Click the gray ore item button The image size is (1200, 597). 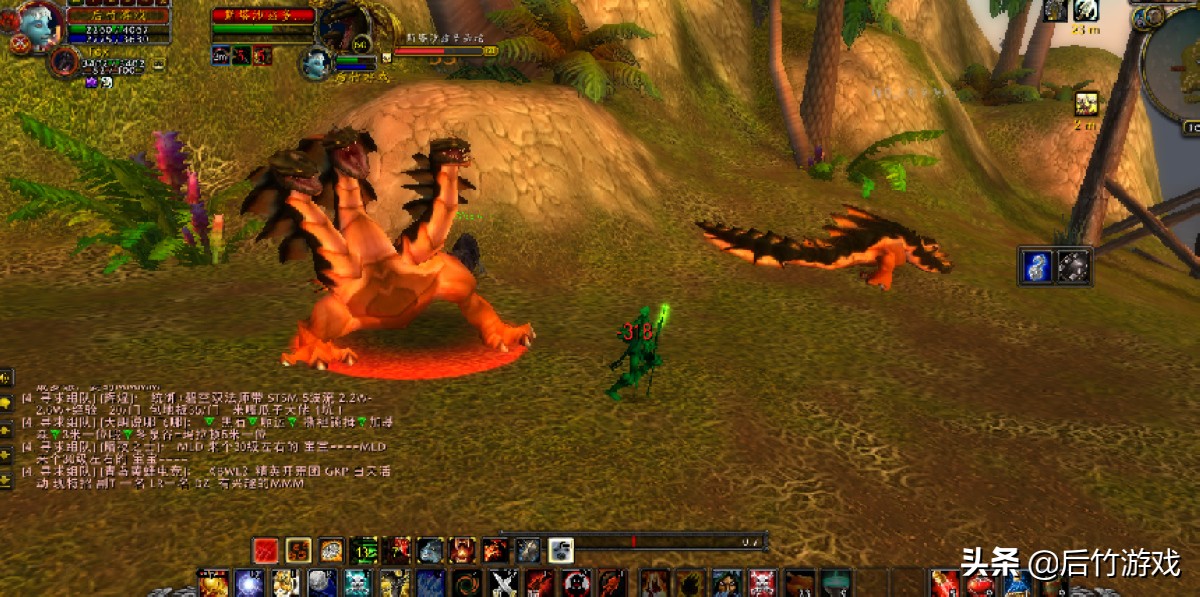pos(1074,266)
